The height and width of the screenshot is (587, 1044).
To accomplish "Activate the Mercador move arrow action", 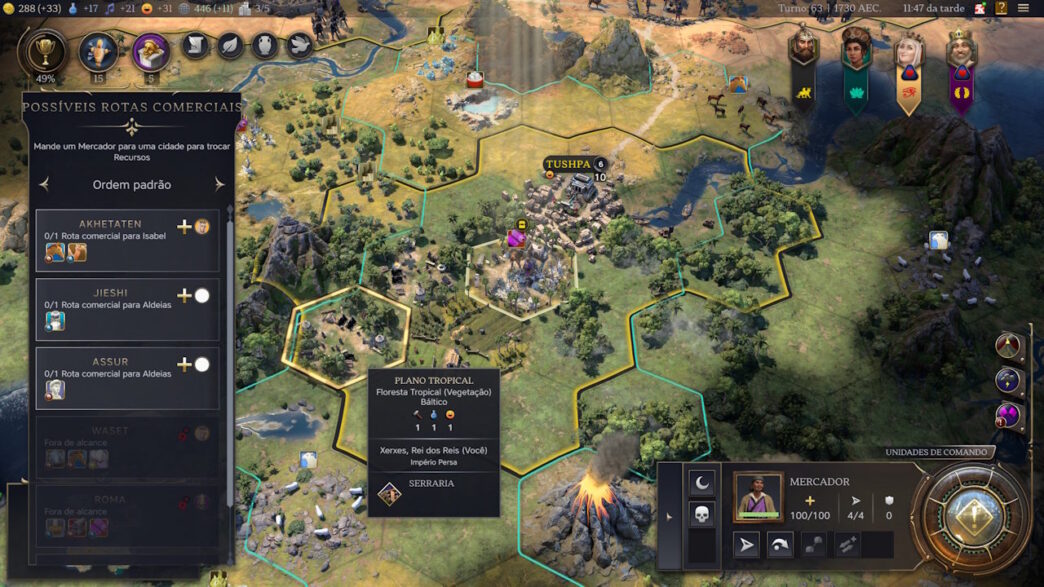I will [746, 544].
